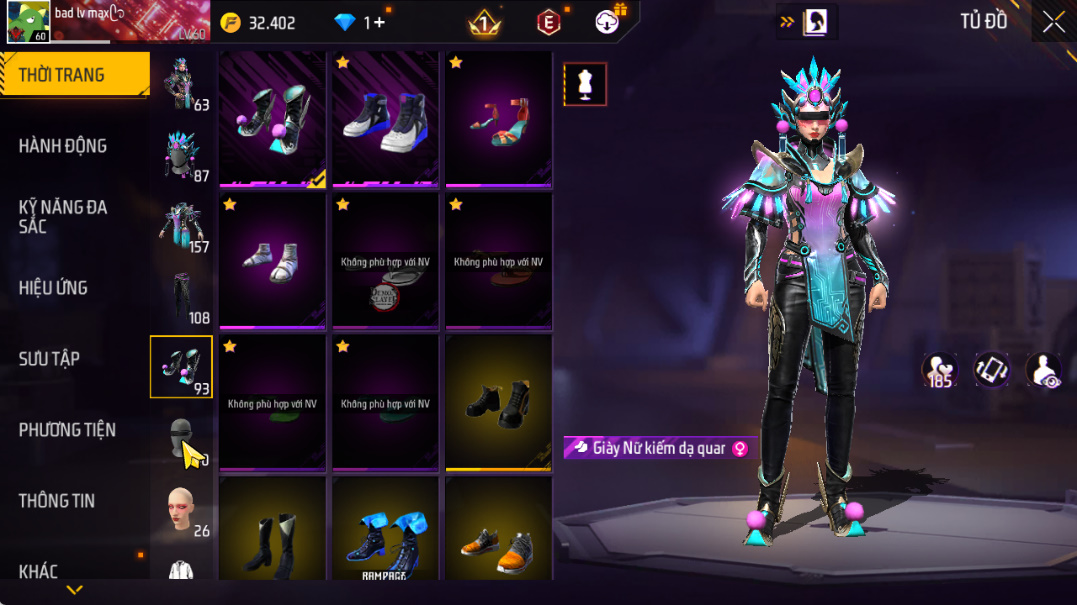
Task: Equip the white and blue sneakers
Action: point(385,118)
